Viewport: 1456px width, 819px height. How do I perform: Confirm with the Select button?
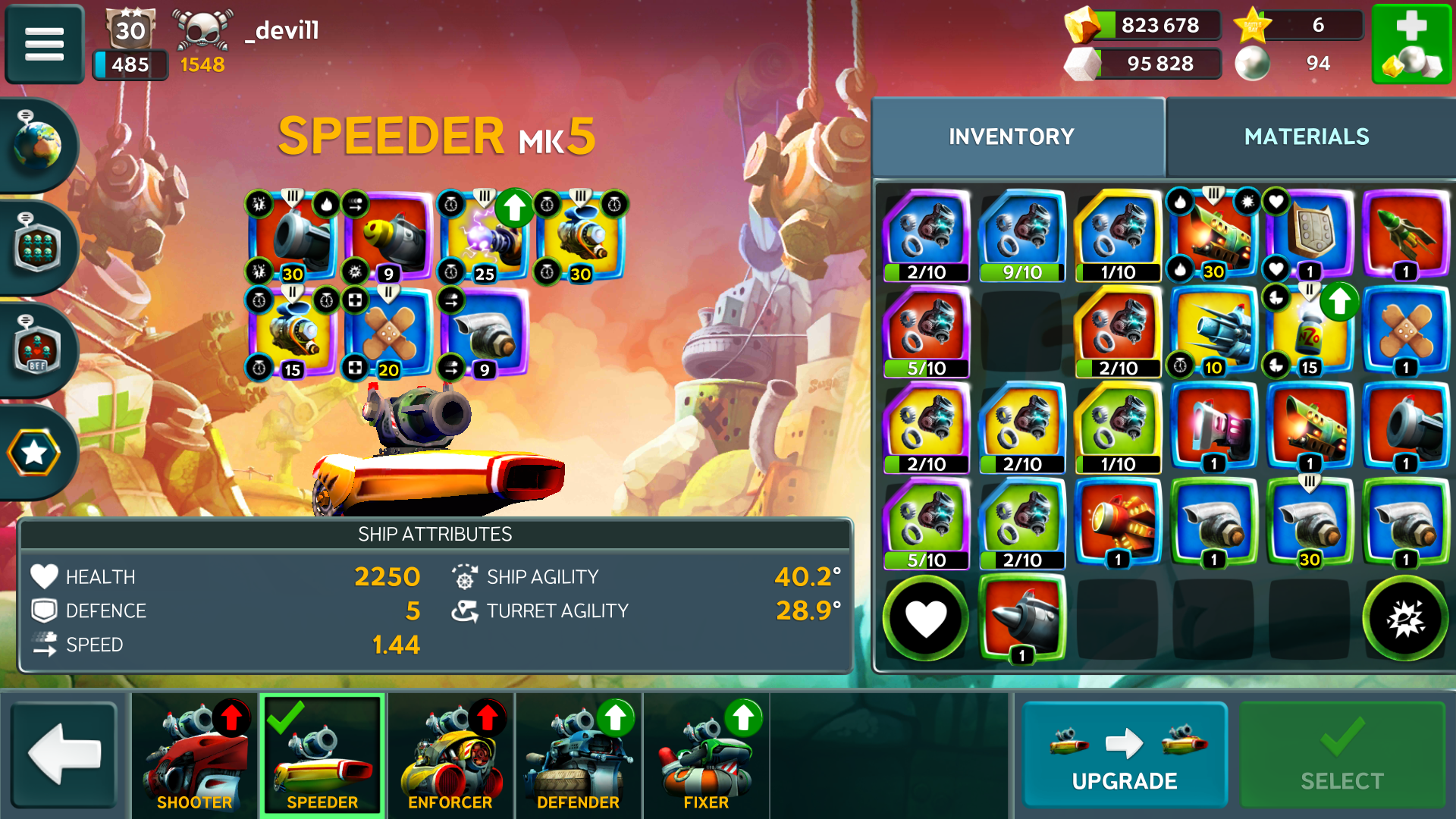pos(1341,754)
